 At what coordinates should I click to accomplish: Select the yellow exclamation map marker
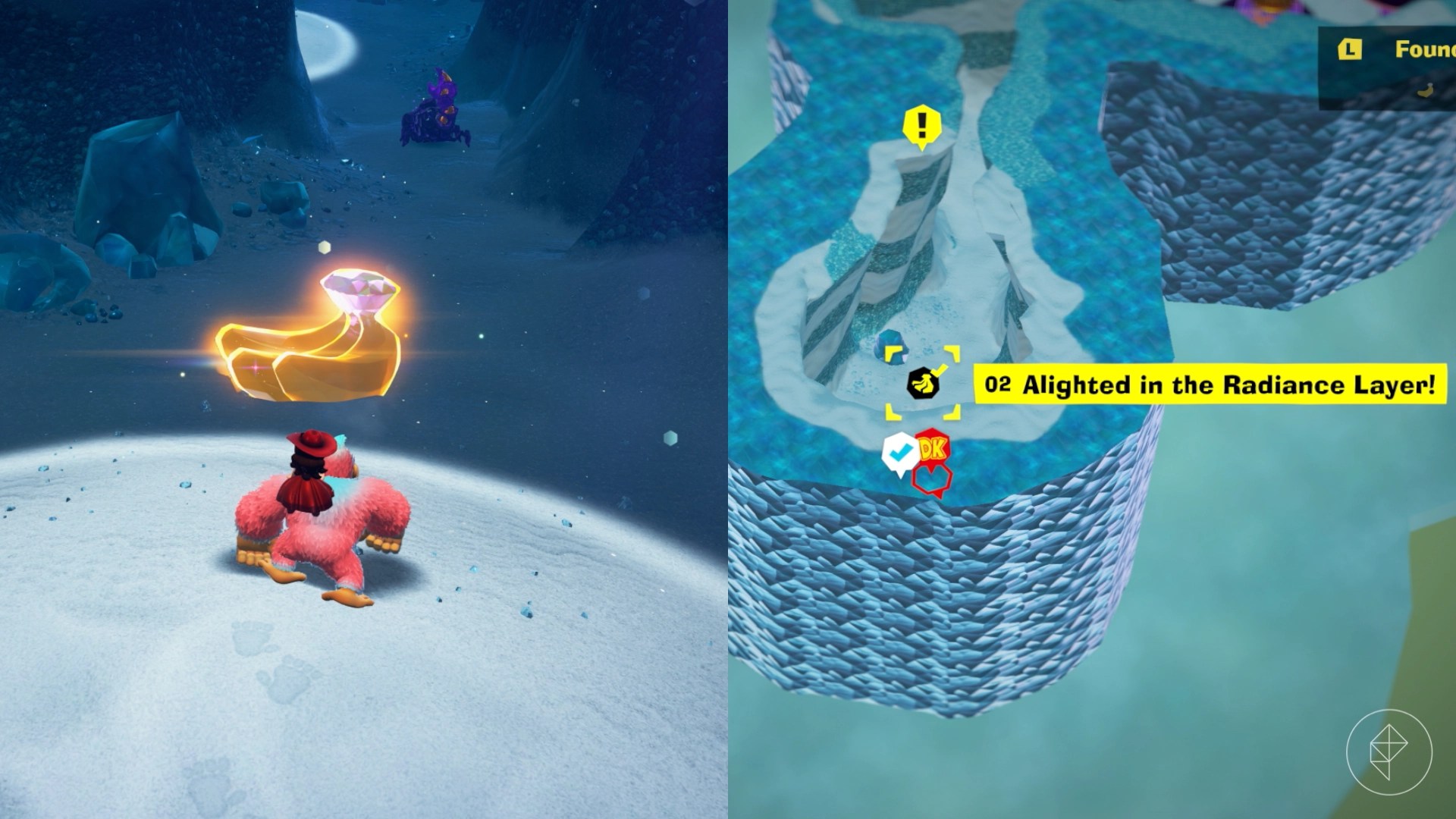coord(922,126)
